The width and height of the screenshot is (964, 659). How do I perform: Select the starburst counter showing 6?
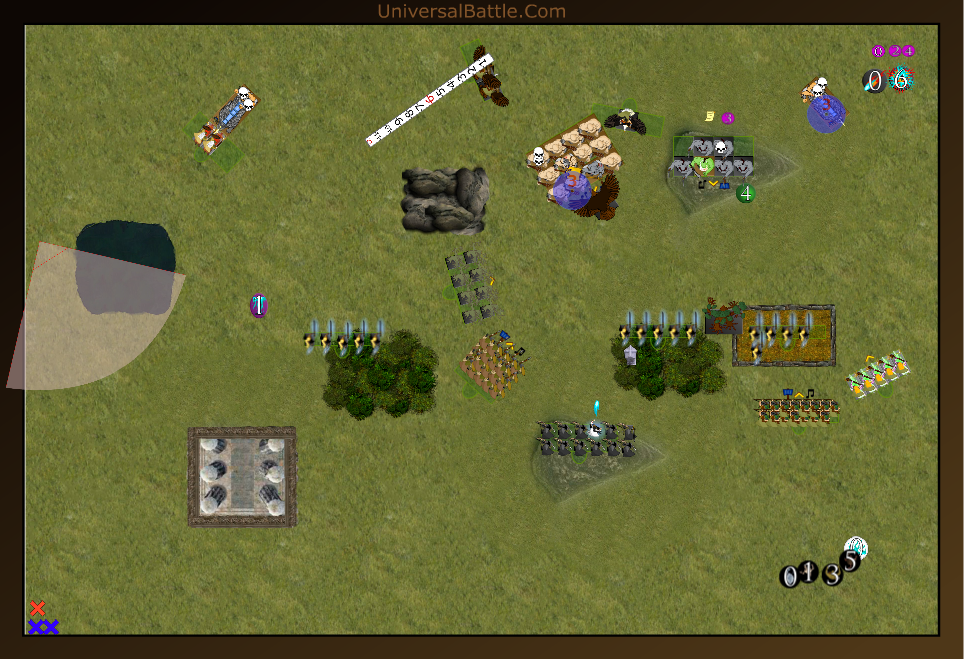click(901, 79)
